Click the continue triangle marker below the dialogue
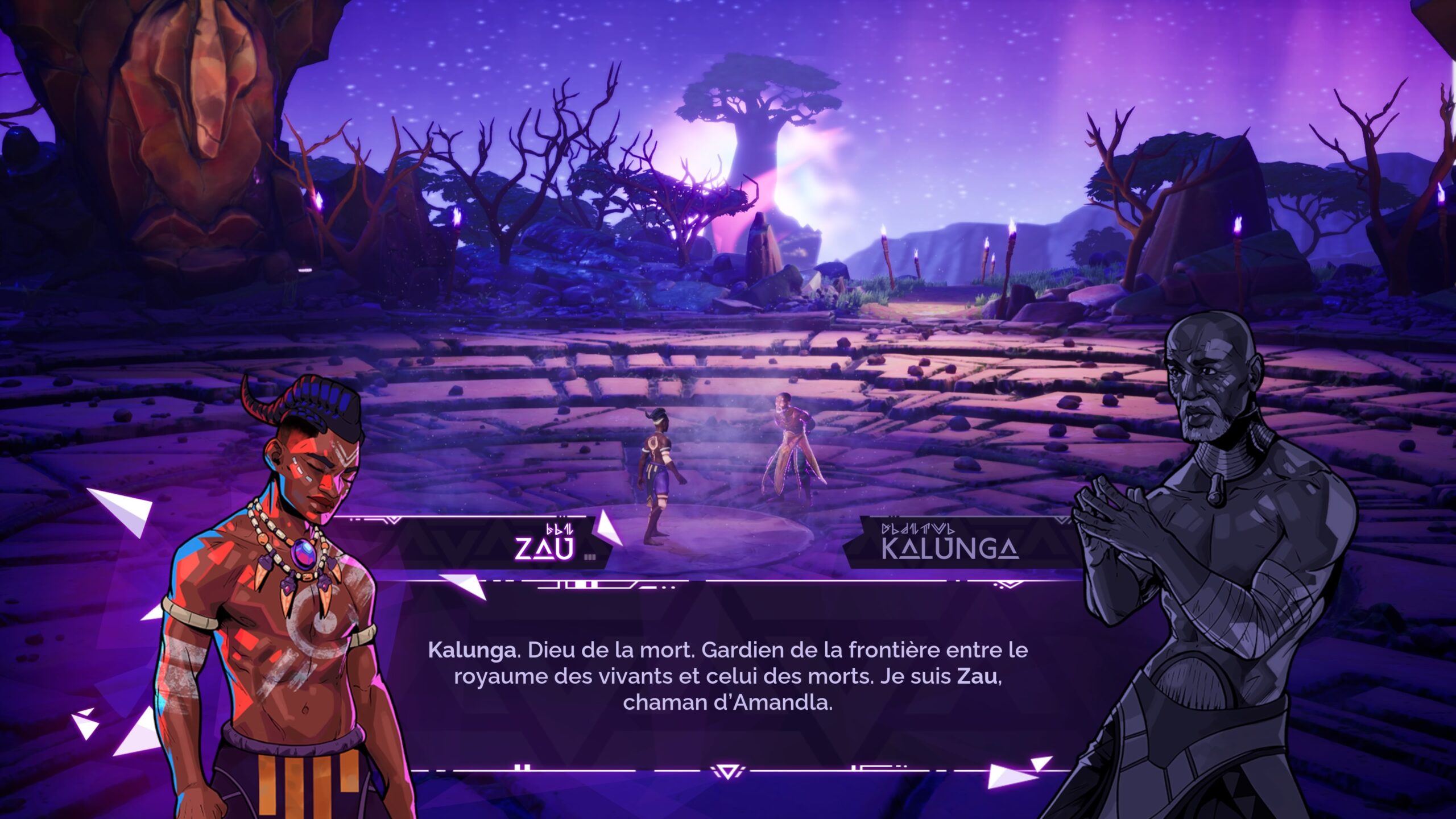 pyautogui.click(x=727, y=772)
